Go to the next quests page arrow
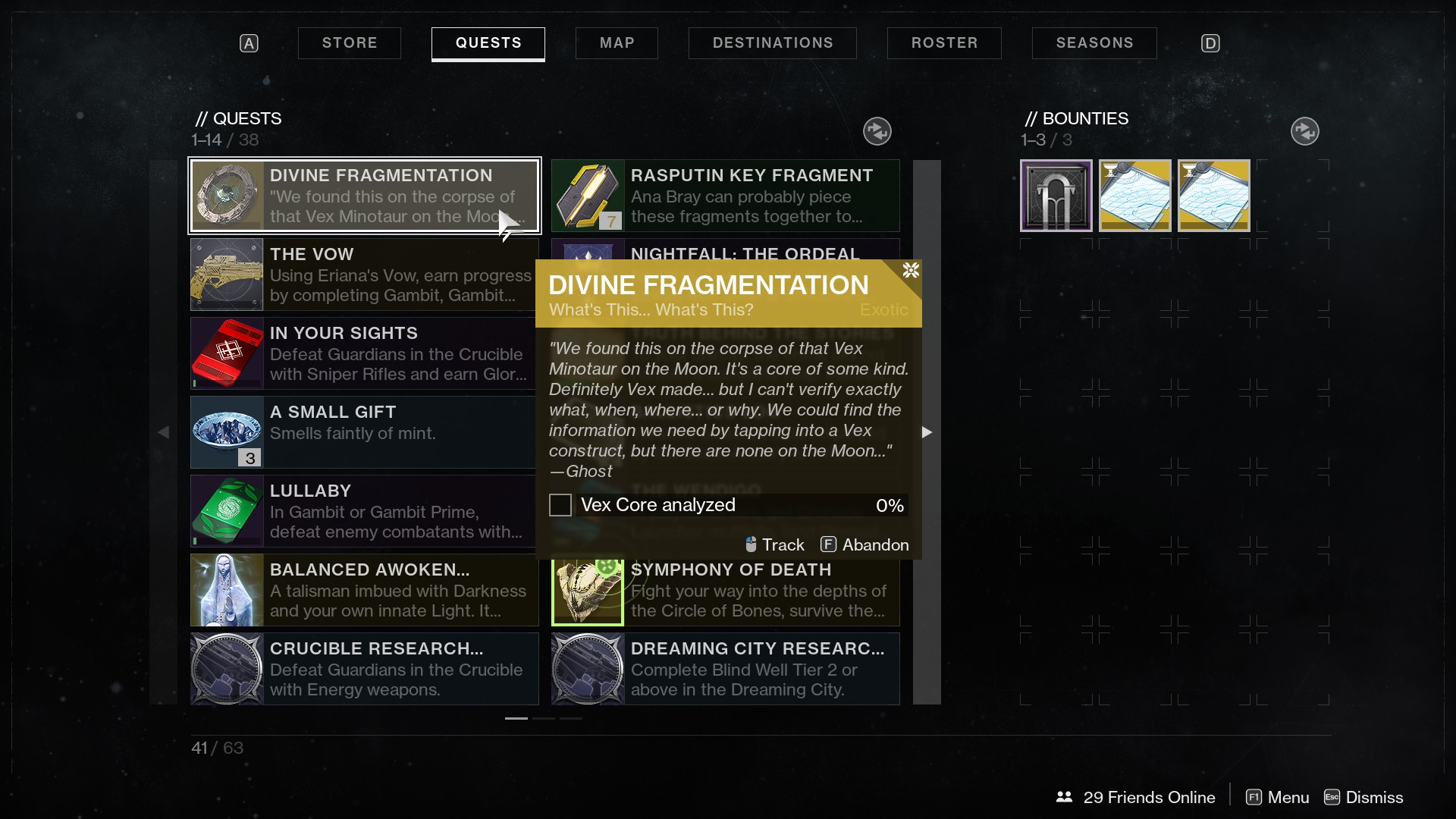Image resolution: width=1456 pixels, height=819 pixels. (927, 432)
